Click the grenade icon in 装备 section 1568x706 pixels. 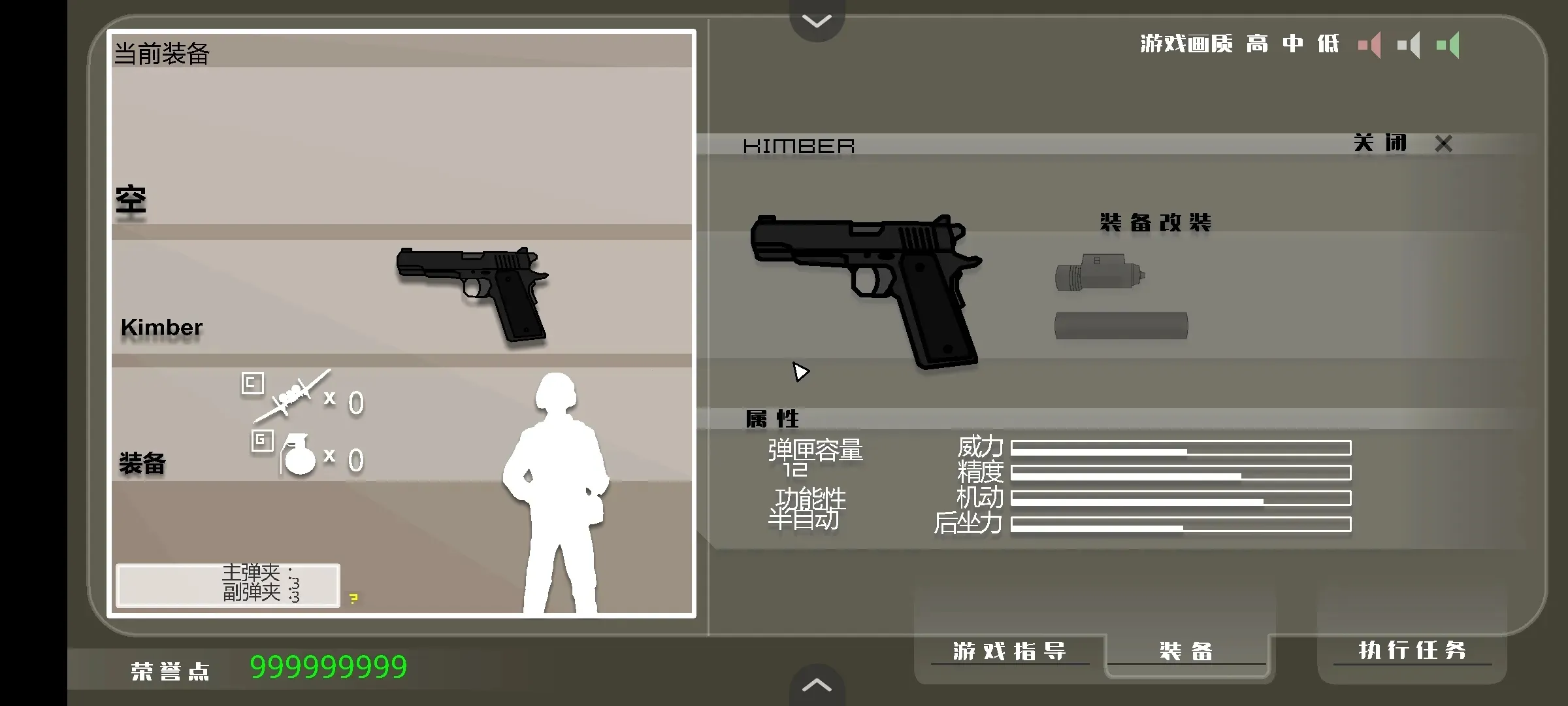click(x=301, y=456)
